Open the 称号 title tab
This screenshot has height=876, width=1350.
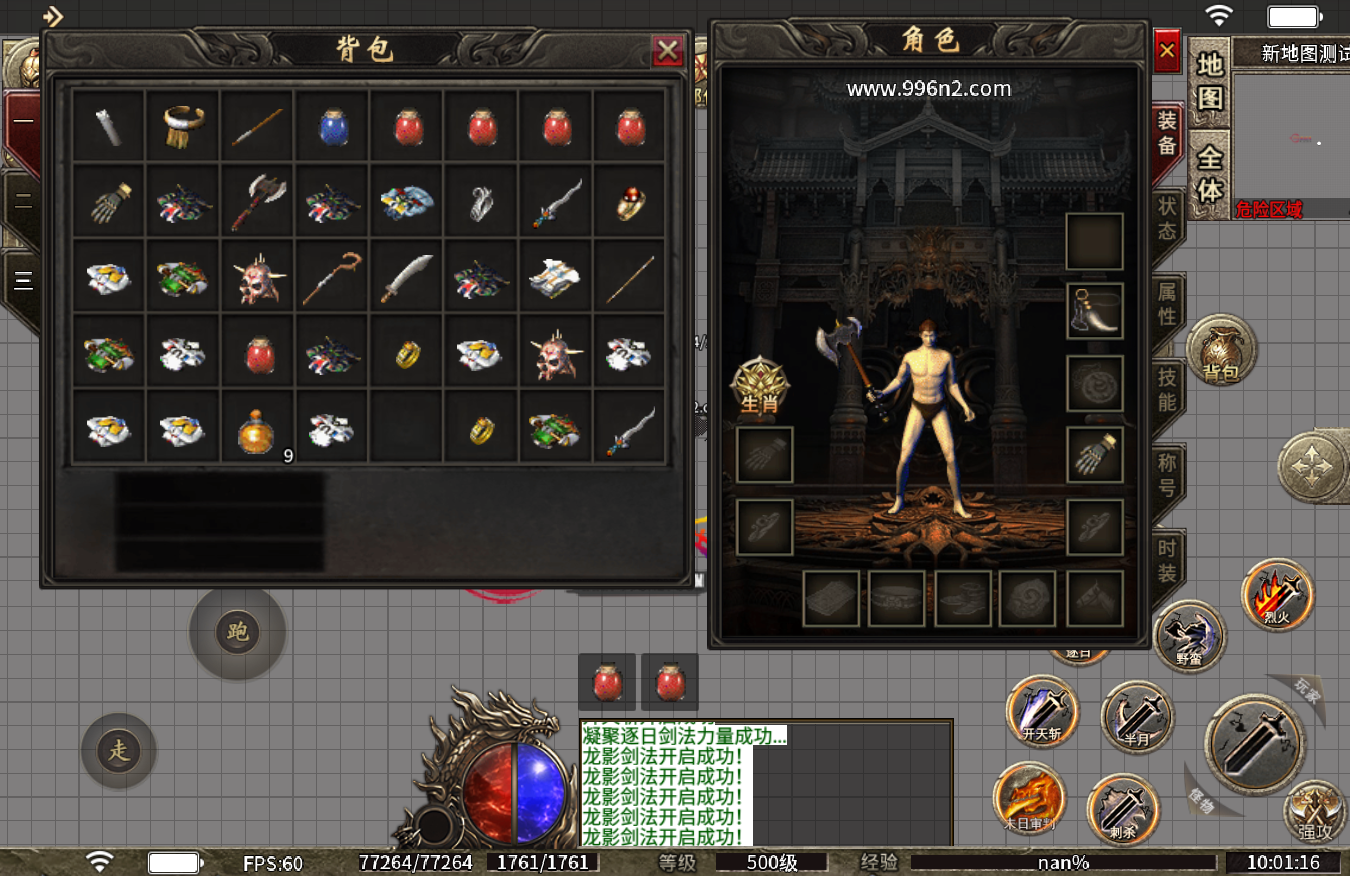click(1167, 476)
